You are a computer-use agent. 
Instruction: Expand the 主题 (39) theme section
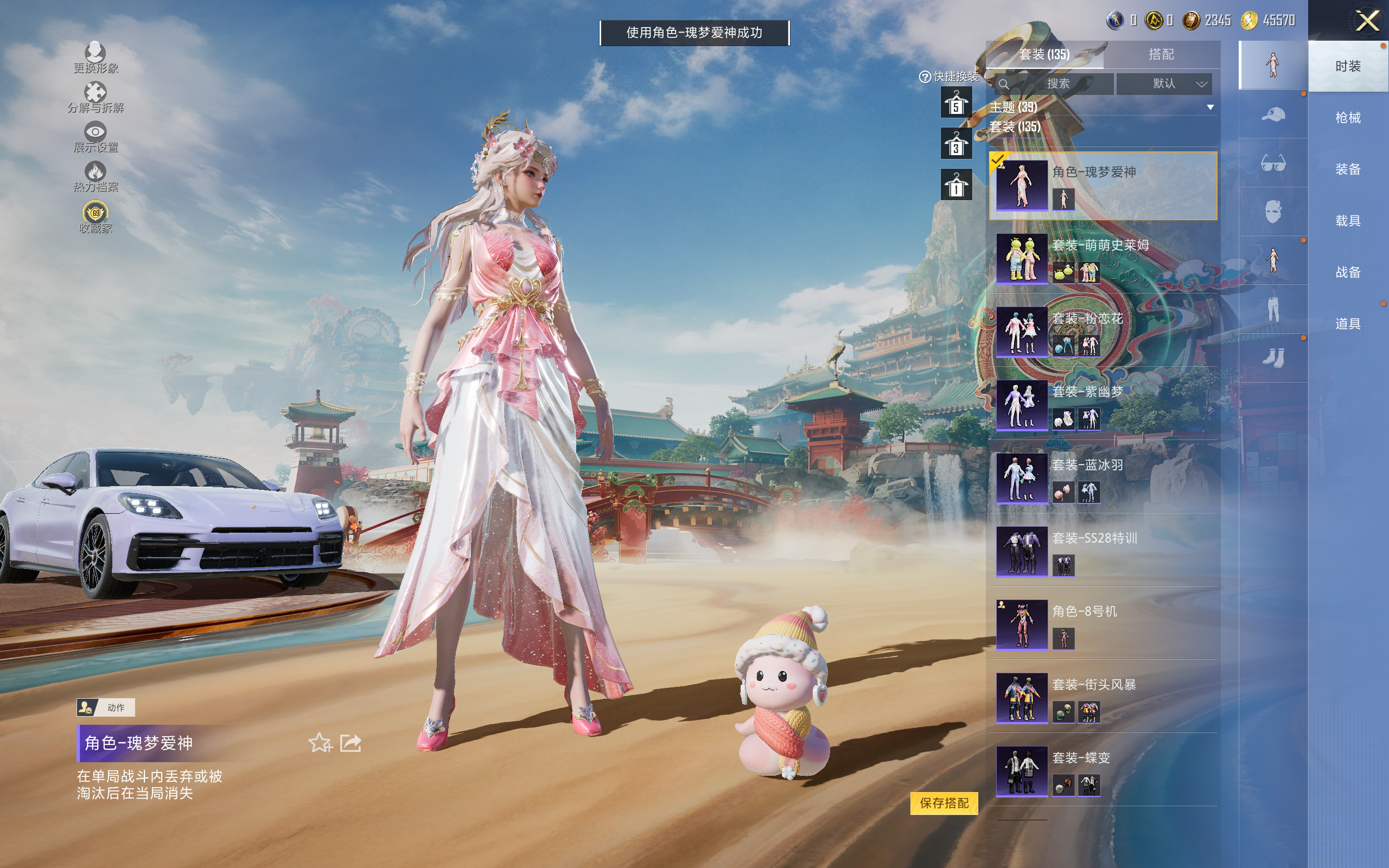(x=1210, y=107)
